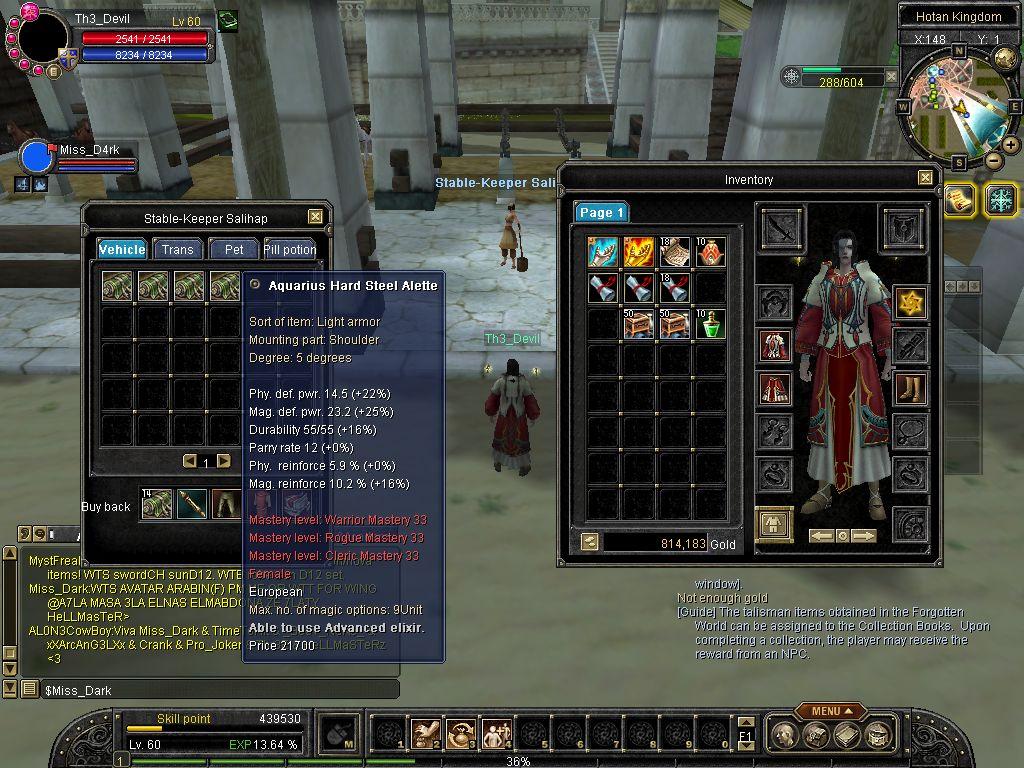Open the Pet shop tab
The width and height of the screenshot is (1024, 768).
(x=234, y=249)
